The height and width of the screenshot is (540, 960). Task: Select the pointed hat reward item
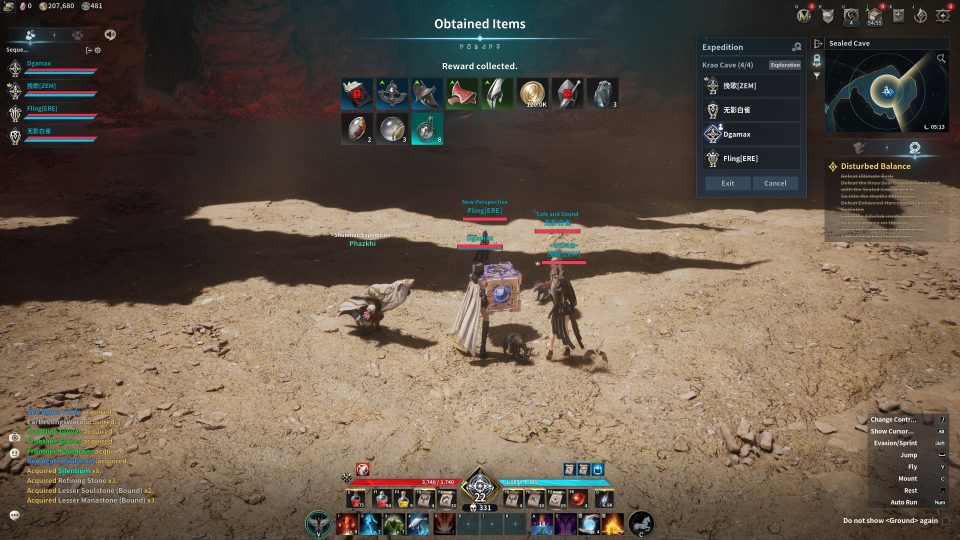click(x=427, y=93)
